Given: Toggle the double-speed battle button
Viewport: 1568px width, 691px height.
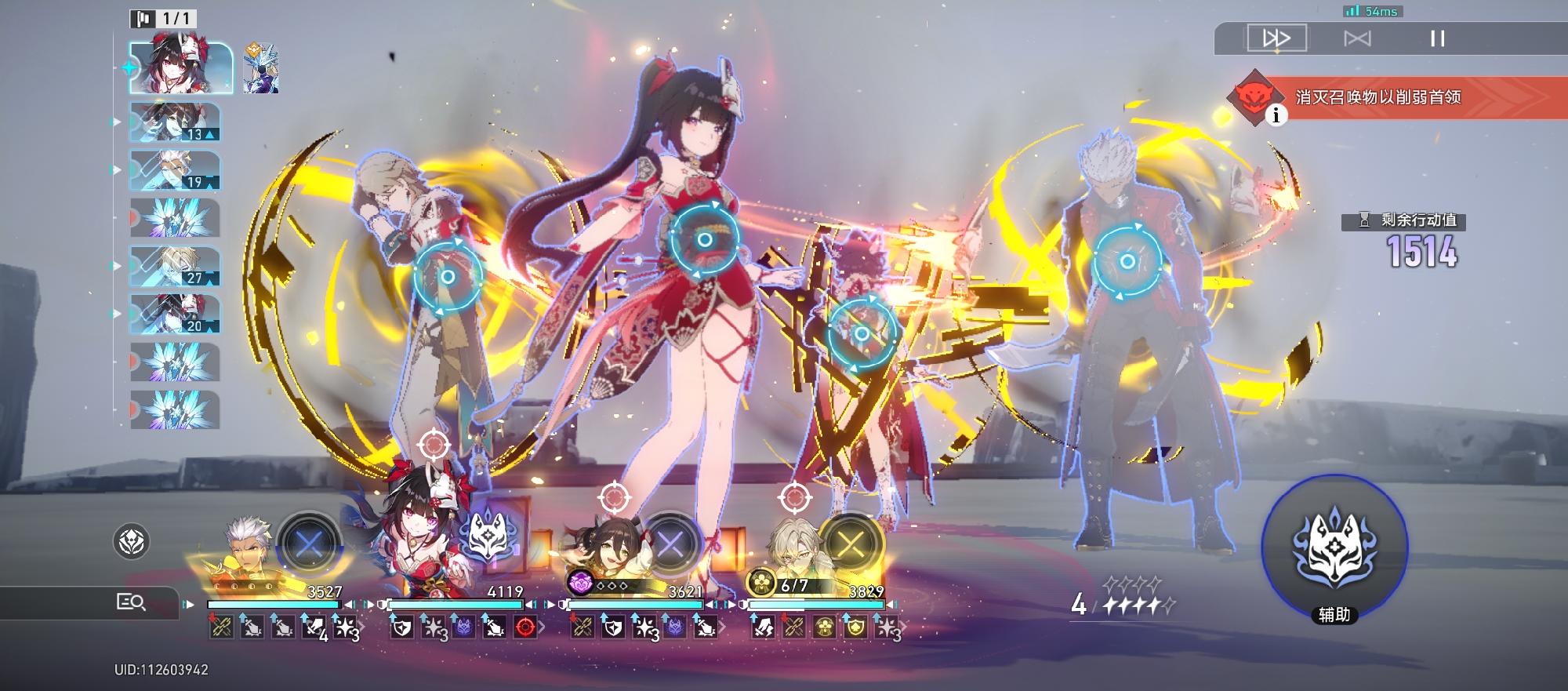Looking at the screenshot, I should click(1276, 38).
